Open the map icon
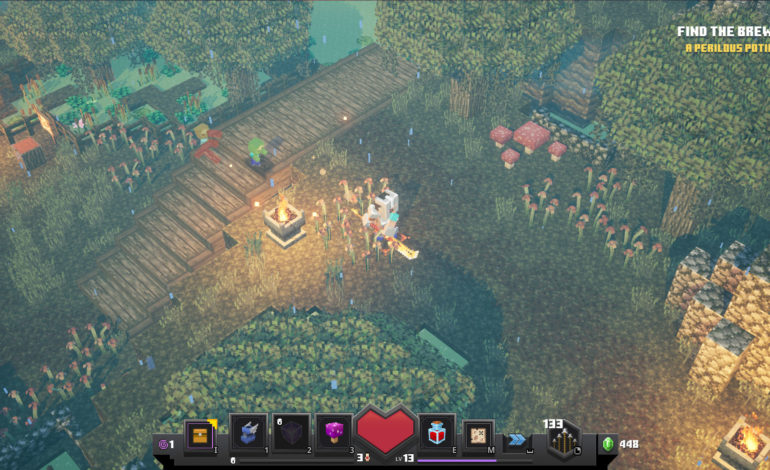This screenshot has height=470, width=770. [x=479, y=434]
